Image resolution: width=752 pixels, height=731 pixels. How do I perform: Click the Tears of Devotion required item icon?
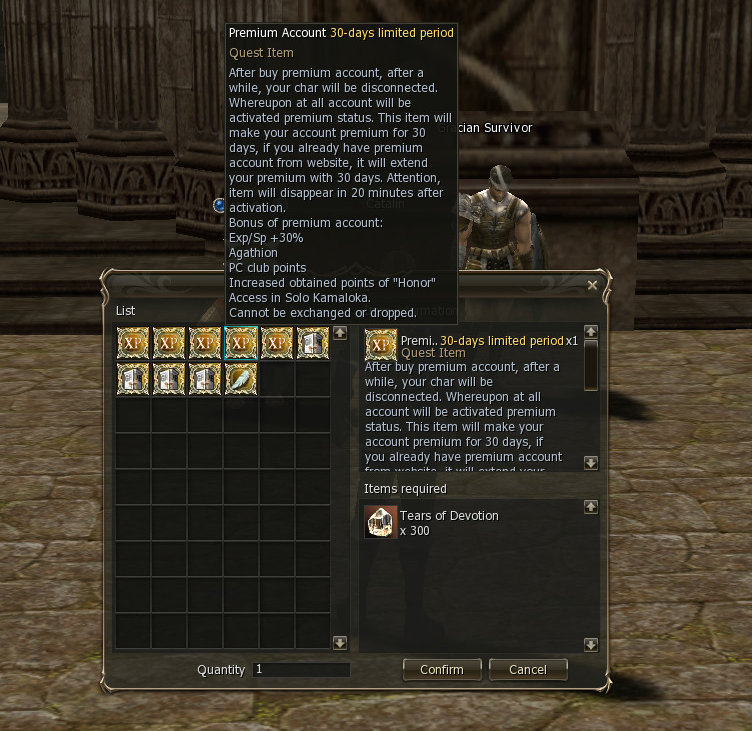coord(380,522)
